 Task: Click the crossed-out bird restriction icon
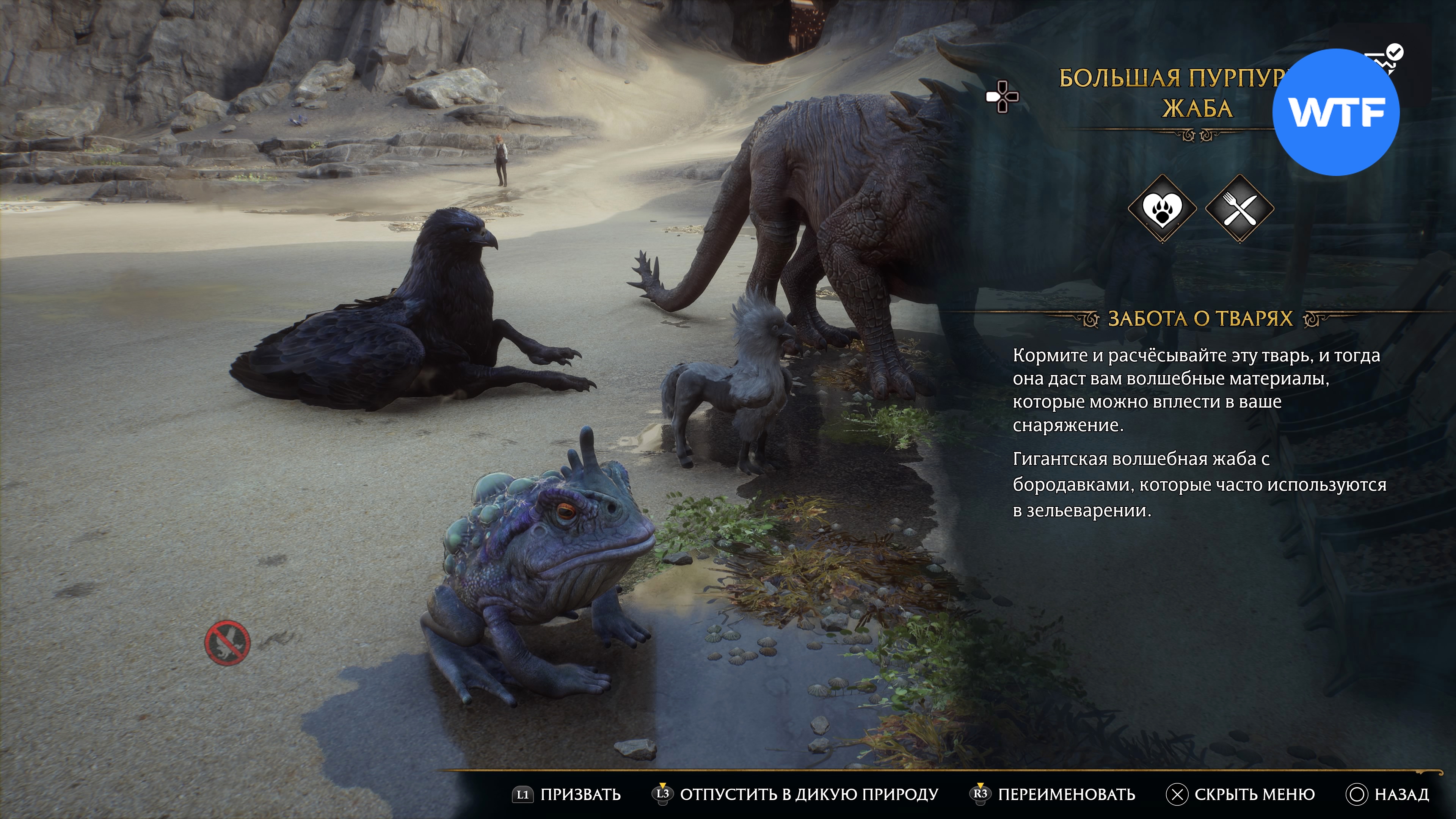click(x=227, y=643)
